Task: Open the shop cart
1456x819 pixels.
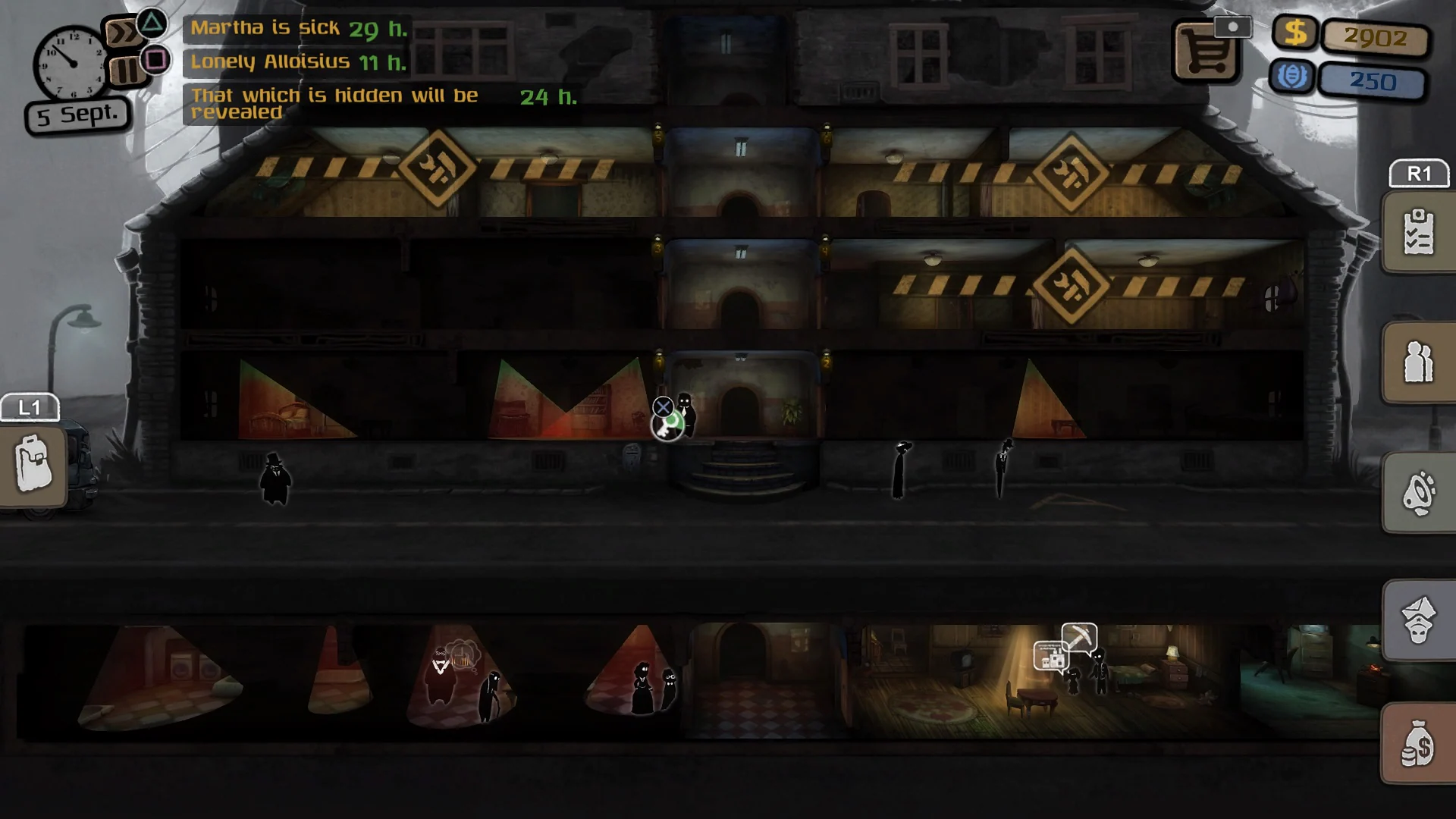Action: pyautogui.click(x=1205, y=51)
